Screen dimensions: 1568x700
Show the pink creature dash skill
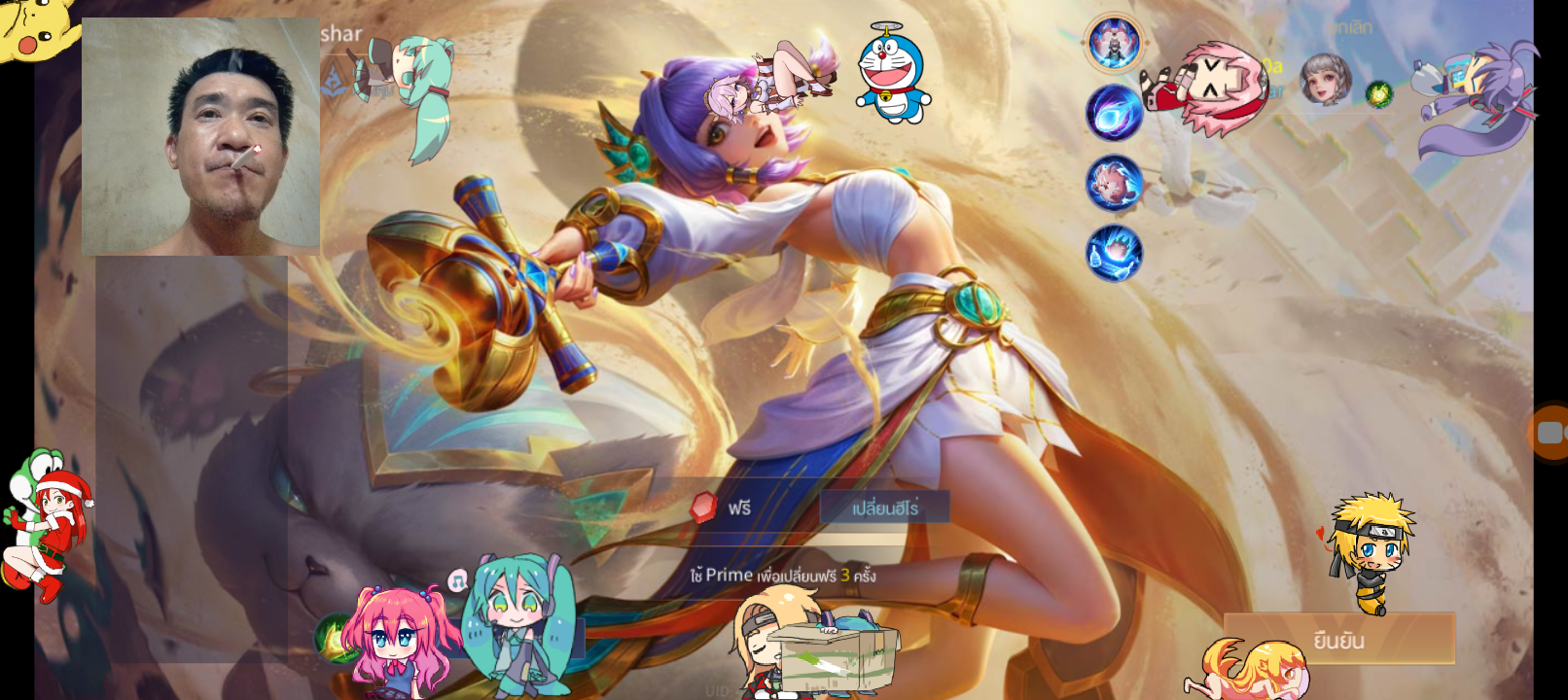click(1114, 182)
